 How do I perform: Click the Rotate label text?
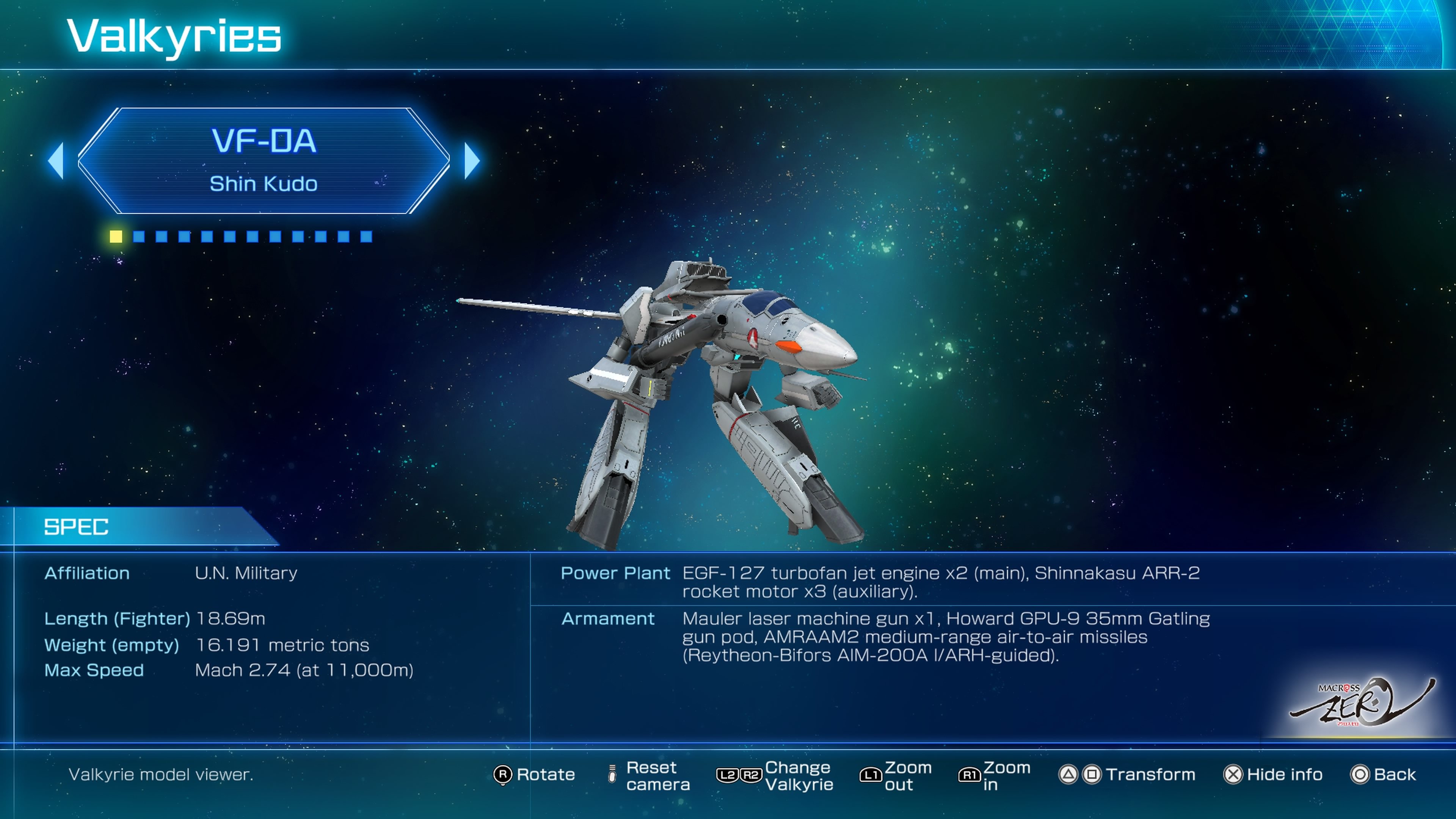coord(546,775)
